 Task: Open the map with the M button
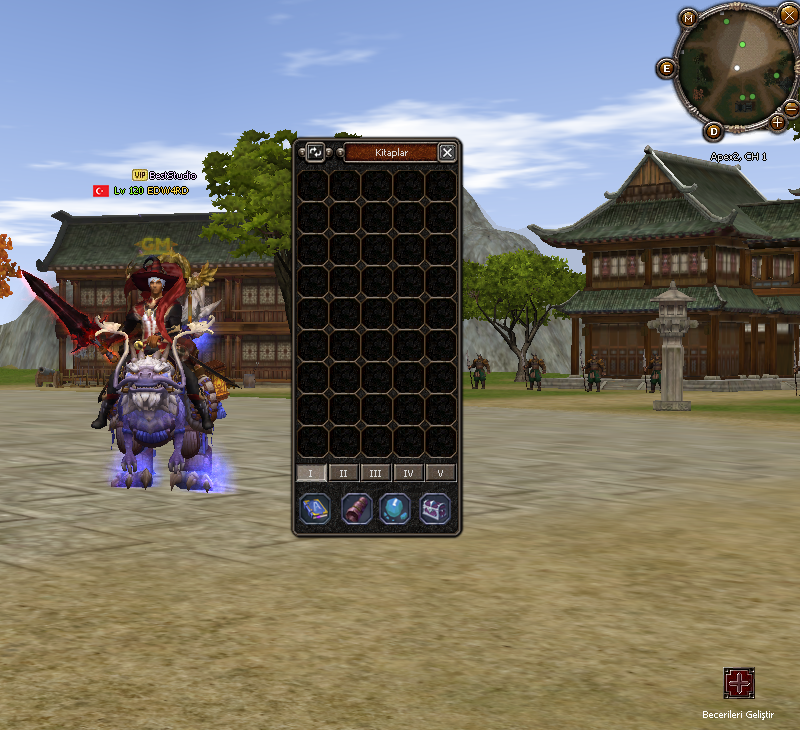click(689, 18)
